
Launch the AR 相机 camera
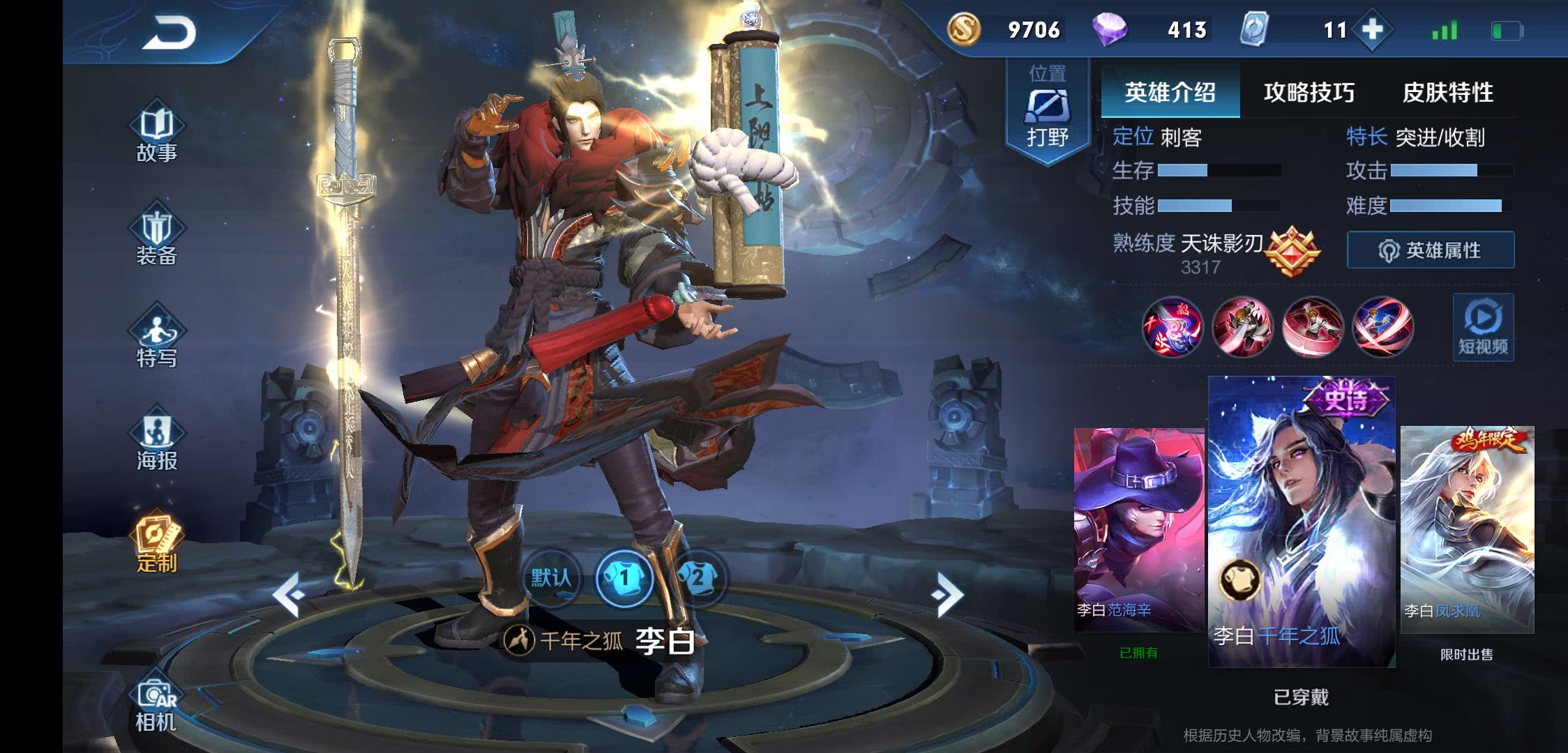coord(157,704)
